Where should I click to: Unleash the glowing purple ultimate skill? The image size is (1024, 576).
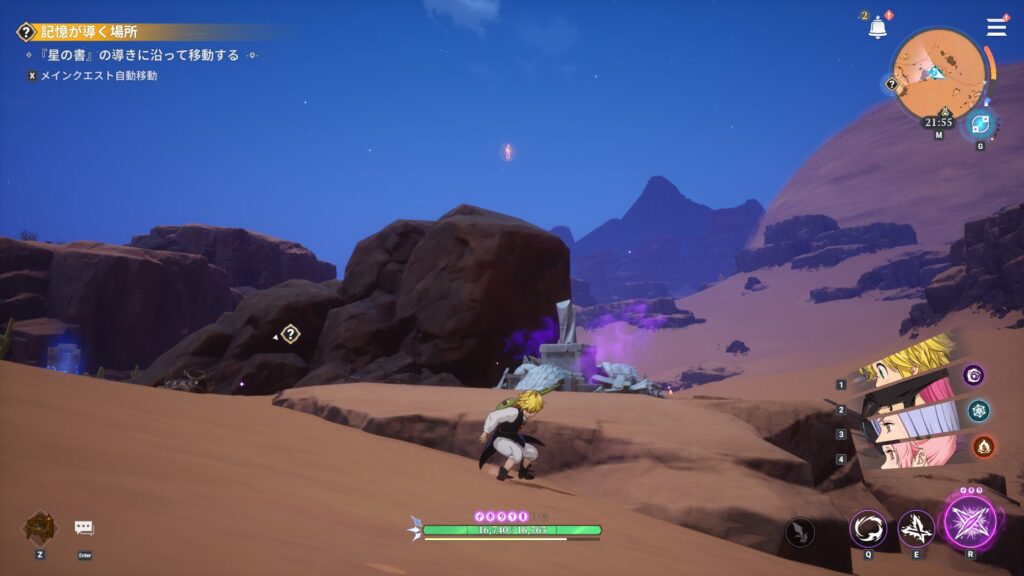(x=970, y=523)
